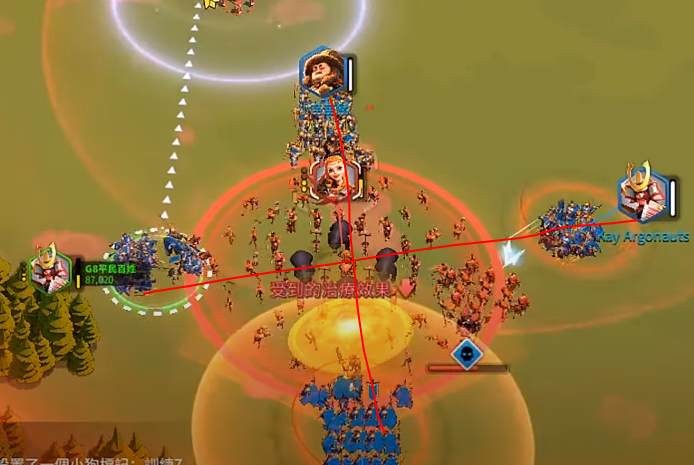Click the blue skull diamond marker
This screenshot has width=694, height=465.
(x=467, y=353)
